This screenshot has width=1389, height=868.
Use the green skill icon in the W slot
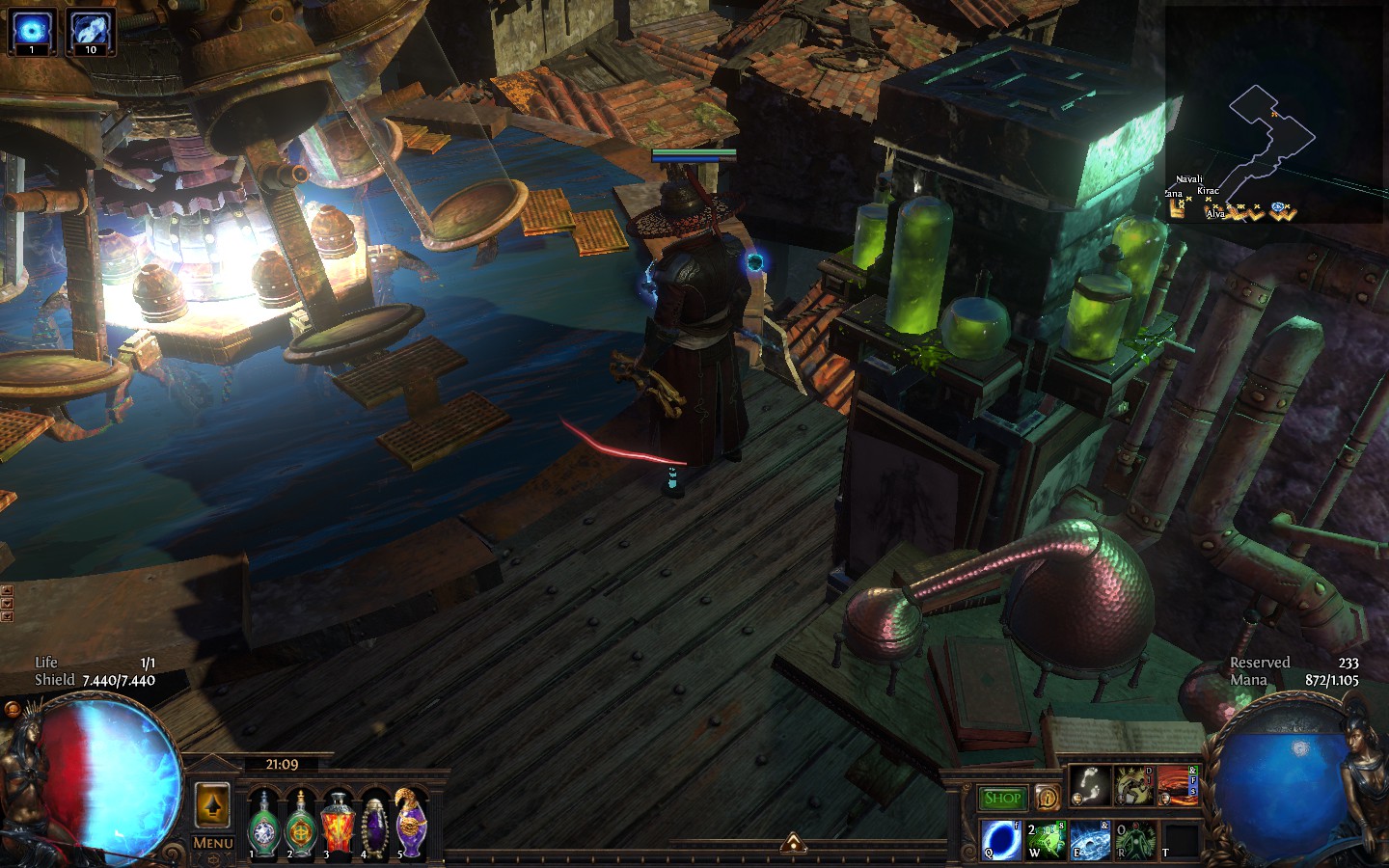[1046, 839]
